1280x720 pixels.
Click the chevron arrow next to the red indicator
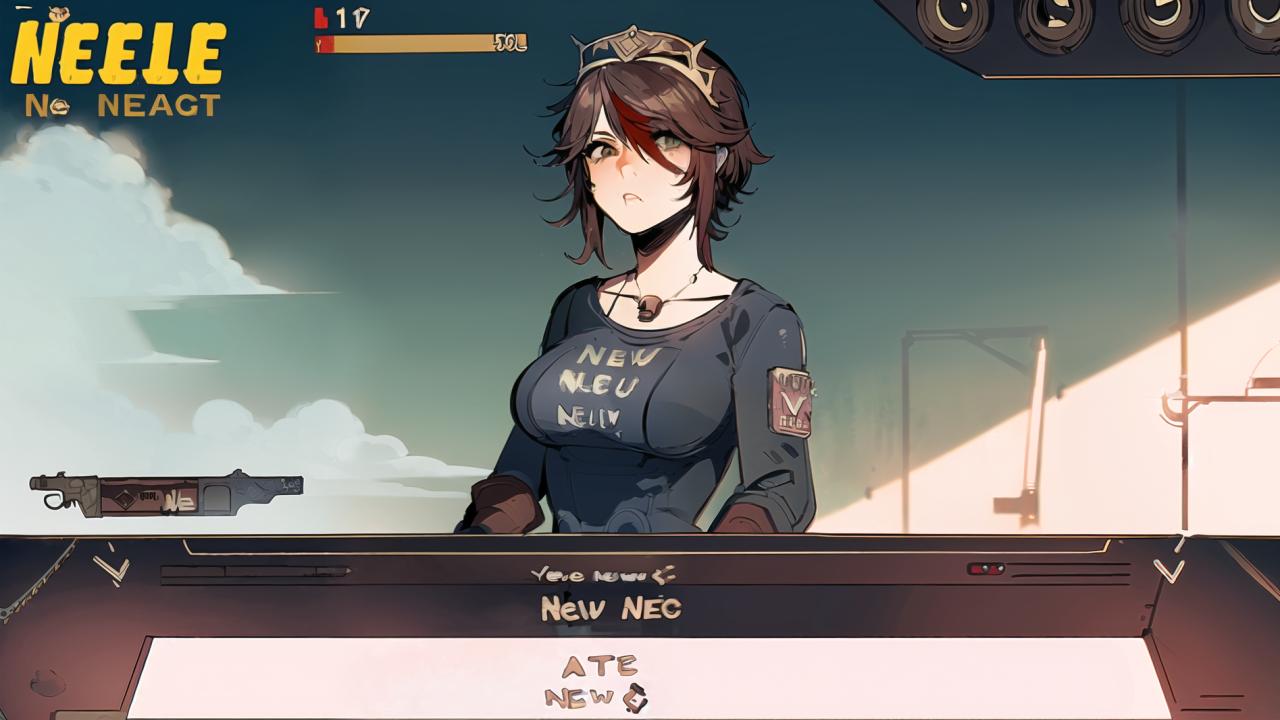(1168, 571)
